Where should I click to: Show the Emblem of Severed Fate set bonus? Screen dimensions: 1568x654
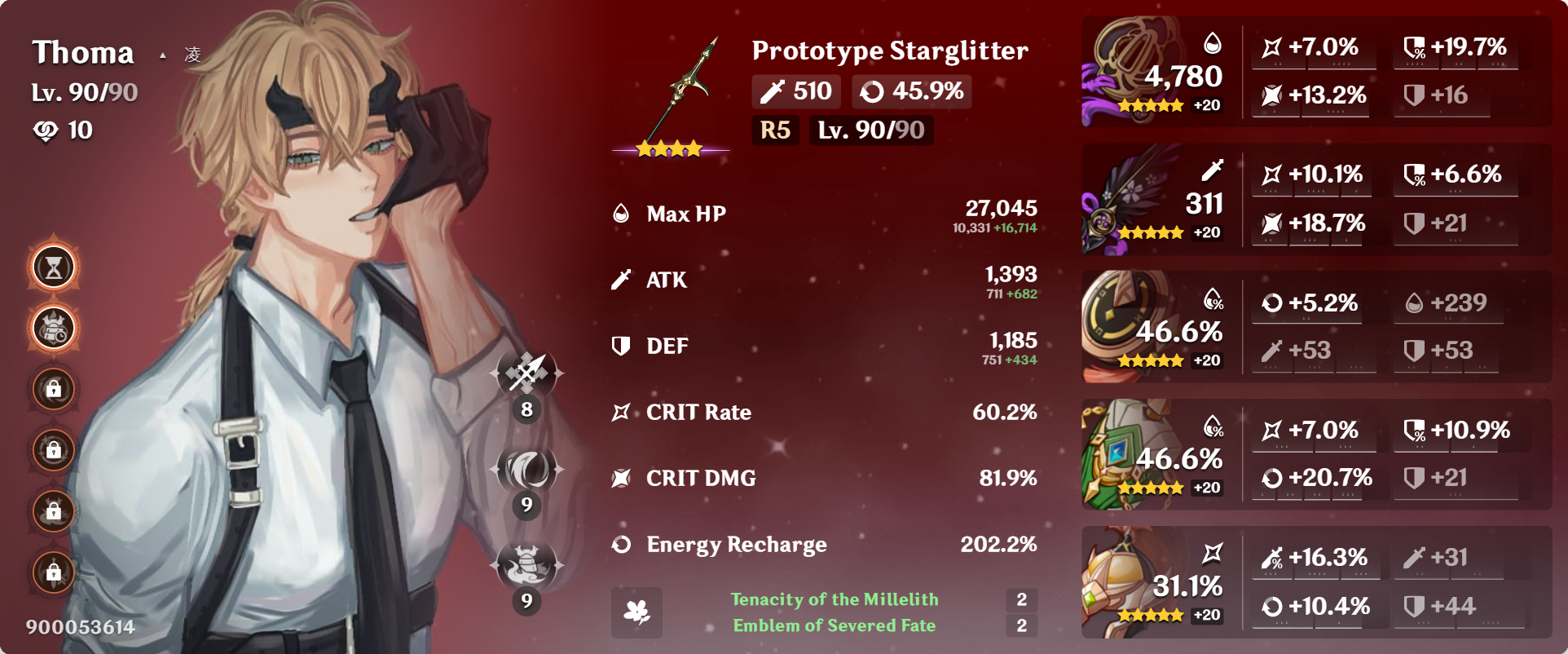pos(835,625)
